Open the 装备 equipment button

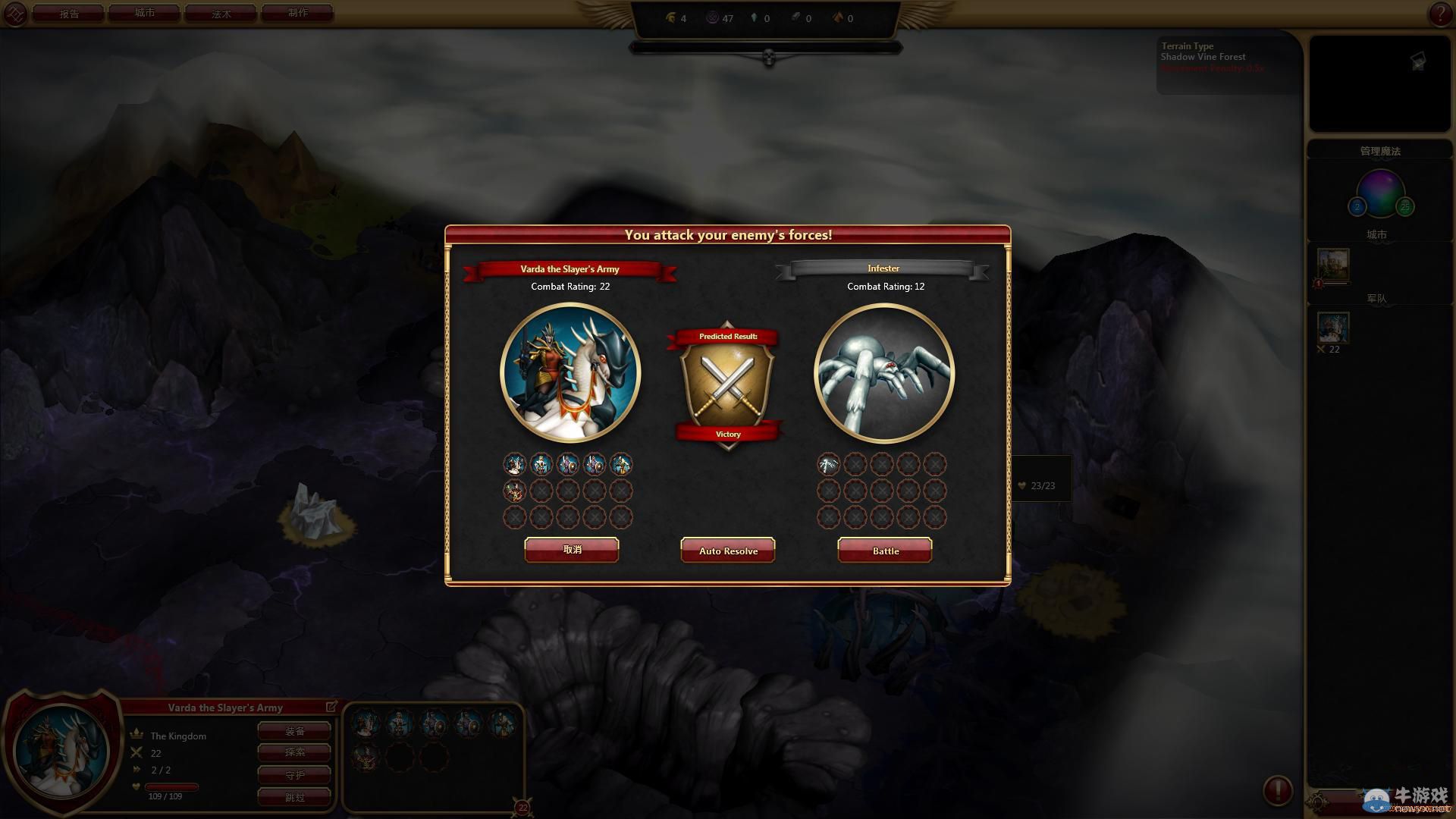[x=294, y=731]
